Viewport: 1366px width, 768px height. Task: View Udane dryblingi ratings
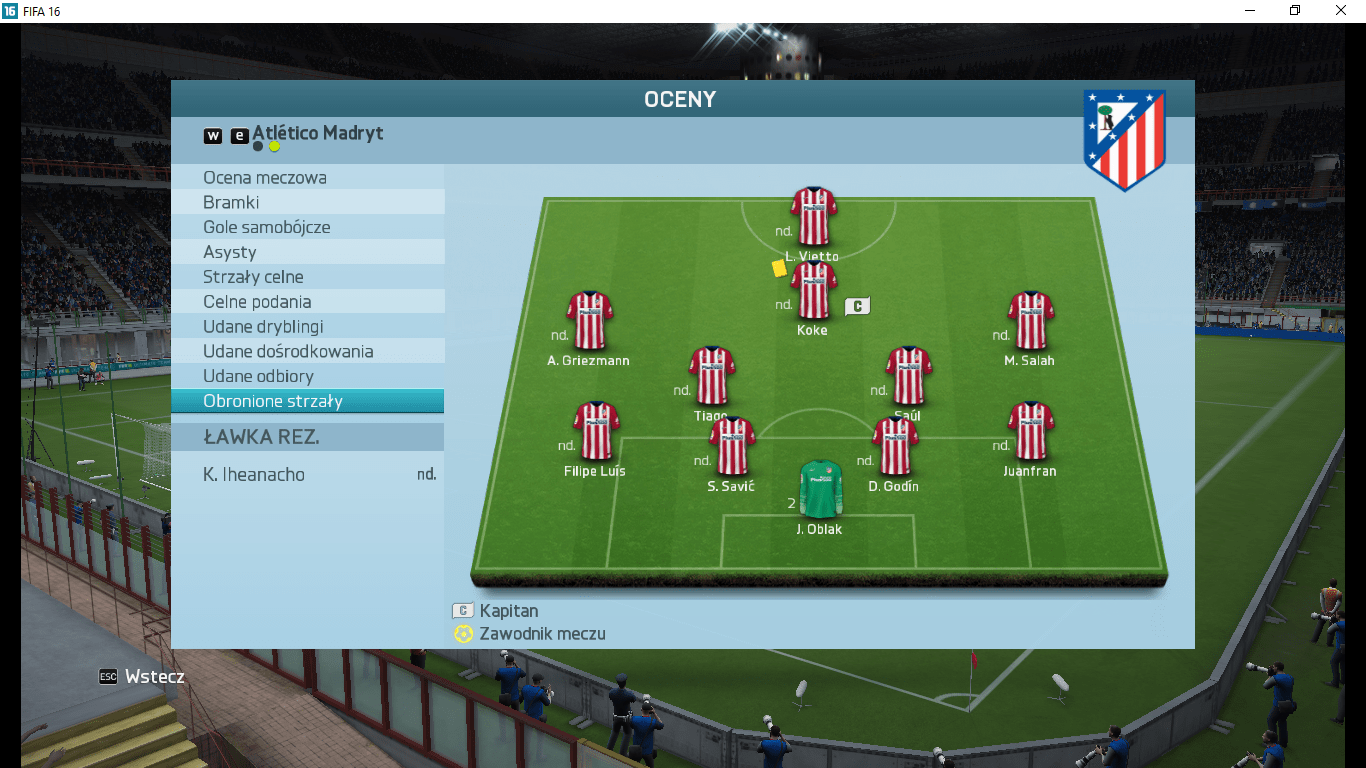point(307,327)
